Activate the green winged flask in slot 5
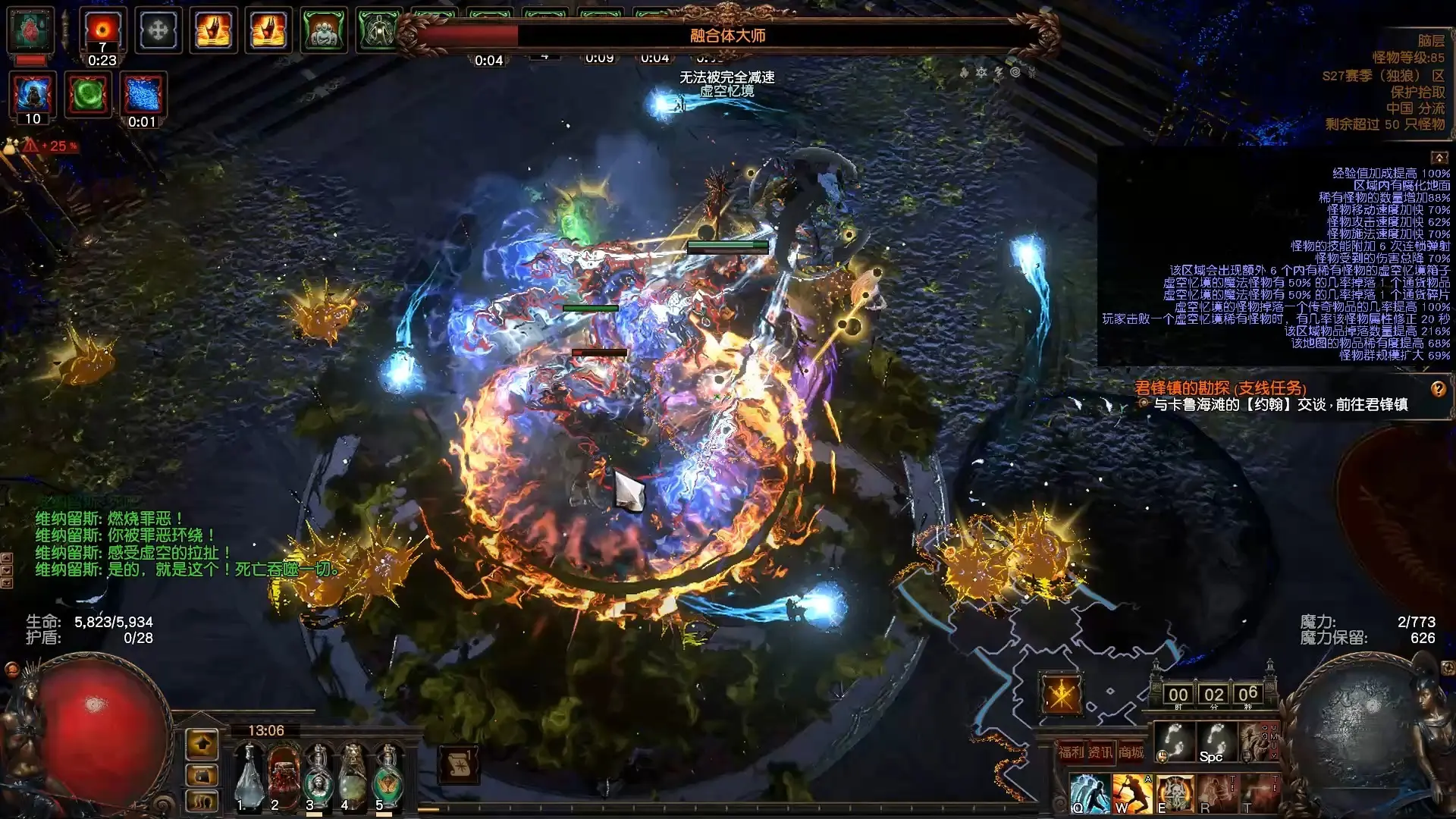Viewport: 1456px width, 819px height. click(388, 773)
